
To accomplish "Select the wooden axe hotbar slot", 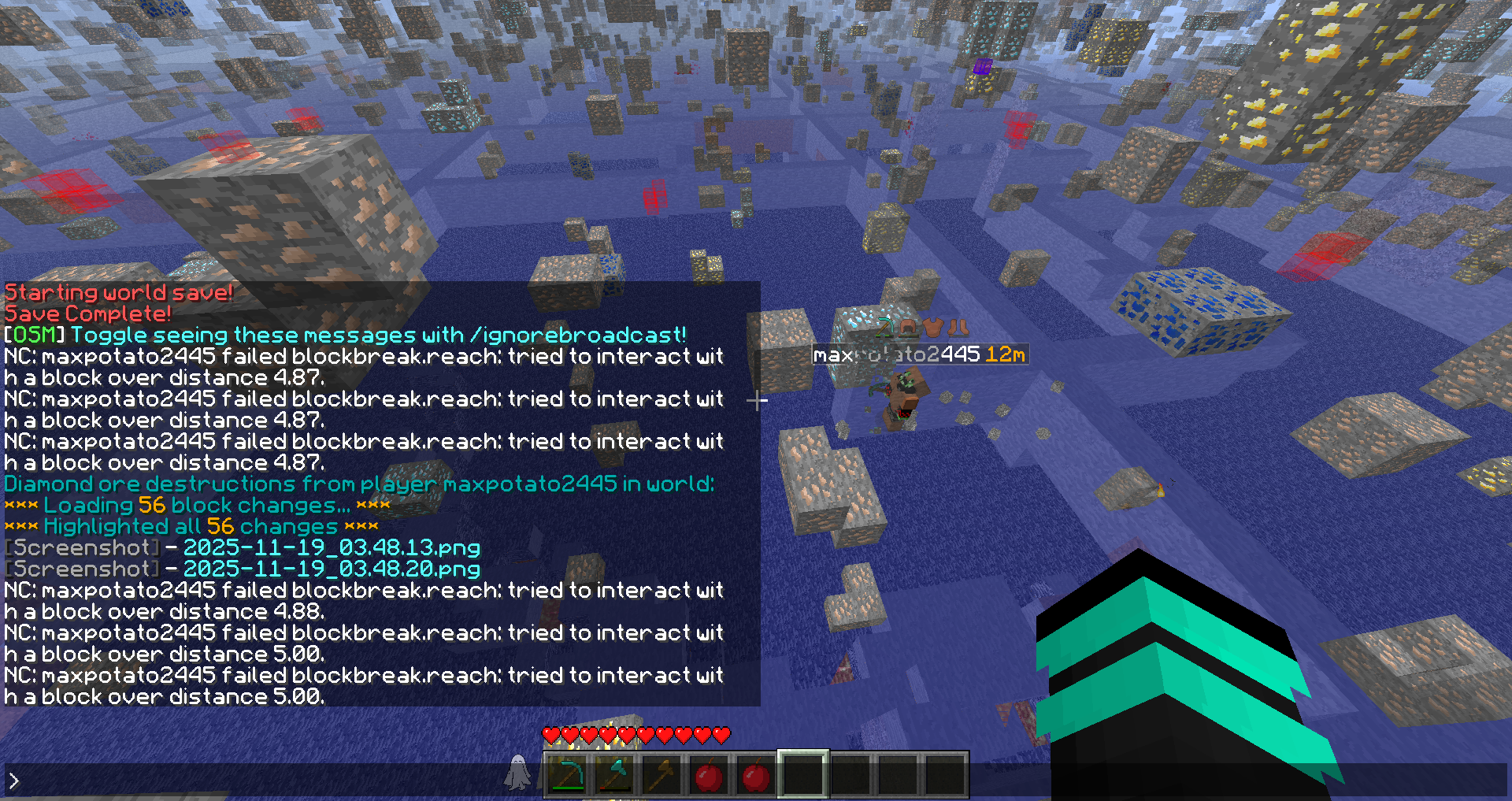I will click(661, 776).
